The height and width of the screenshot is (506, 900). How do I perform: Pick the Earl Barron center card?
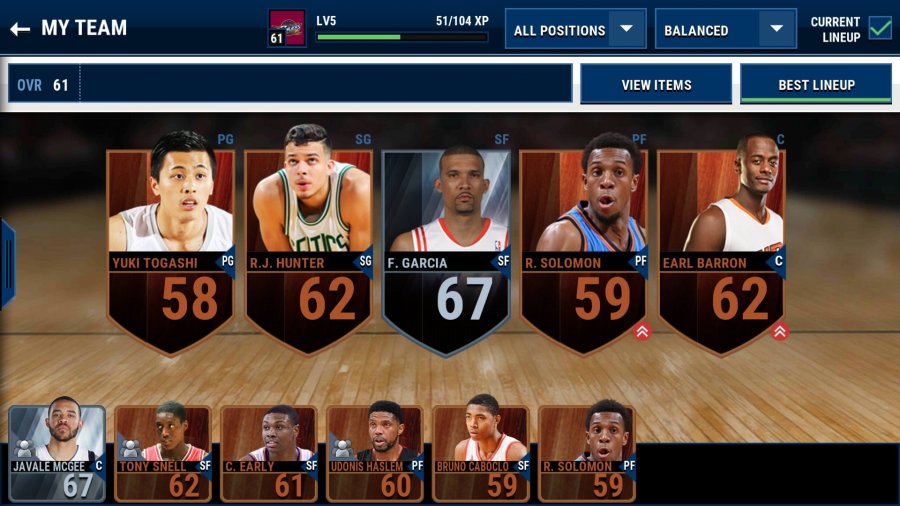(x=721, y=240)
